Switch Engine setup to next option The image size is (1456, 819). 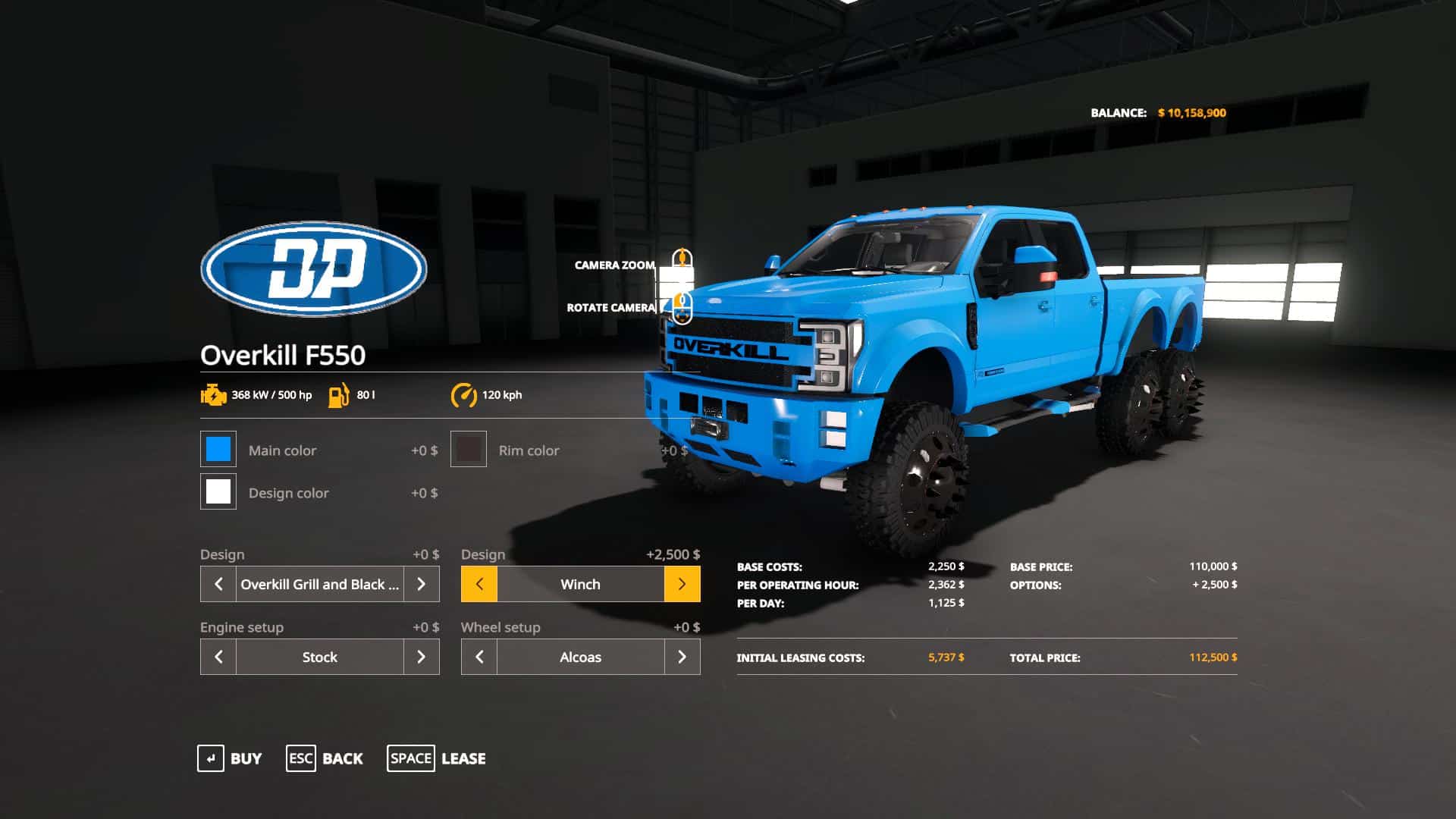point(422,657)
